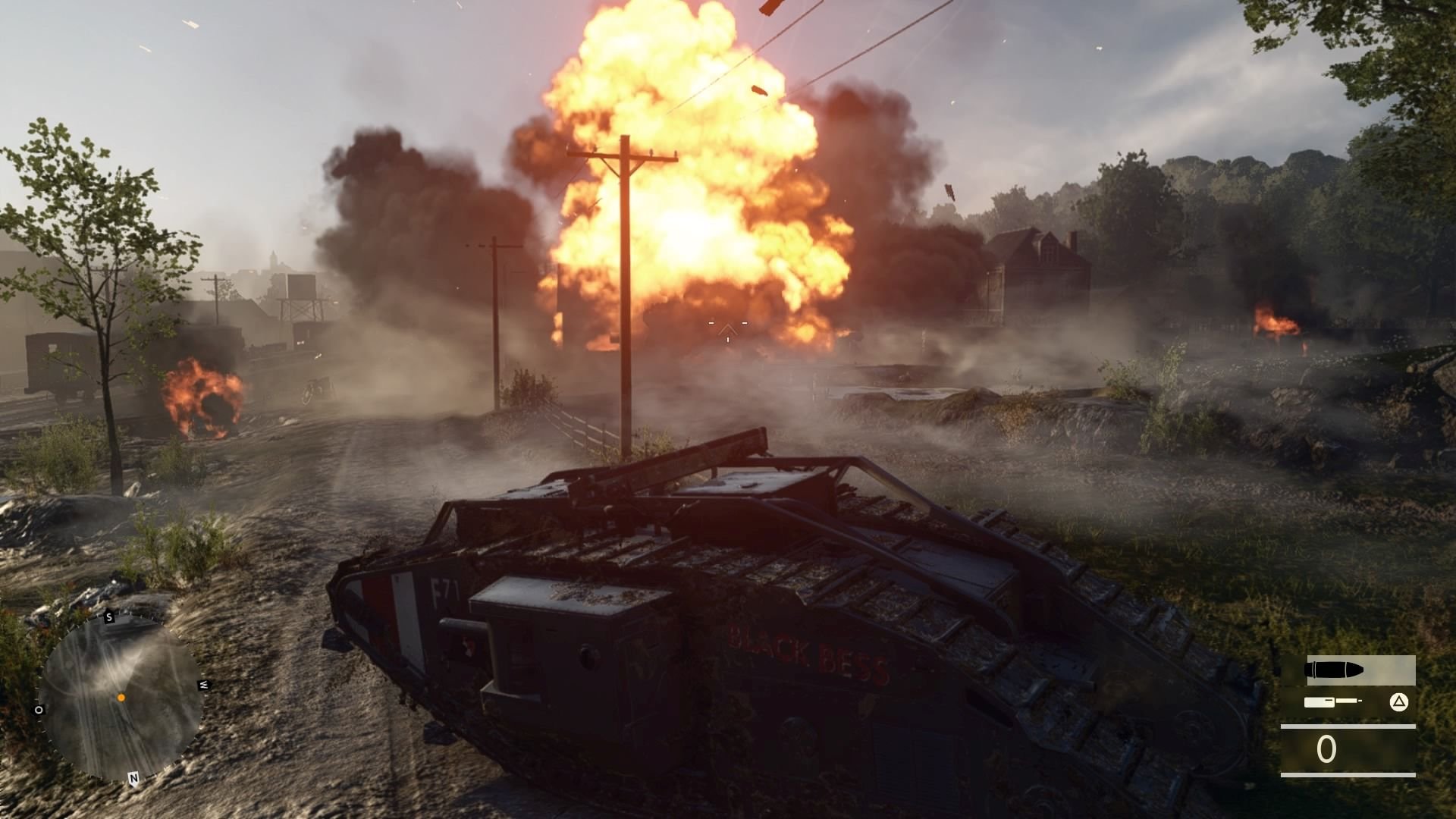The width and height of the screenshot is (1456, 819).
Task: Click the white health bar above the ammo count
Action: [1348, 726]
